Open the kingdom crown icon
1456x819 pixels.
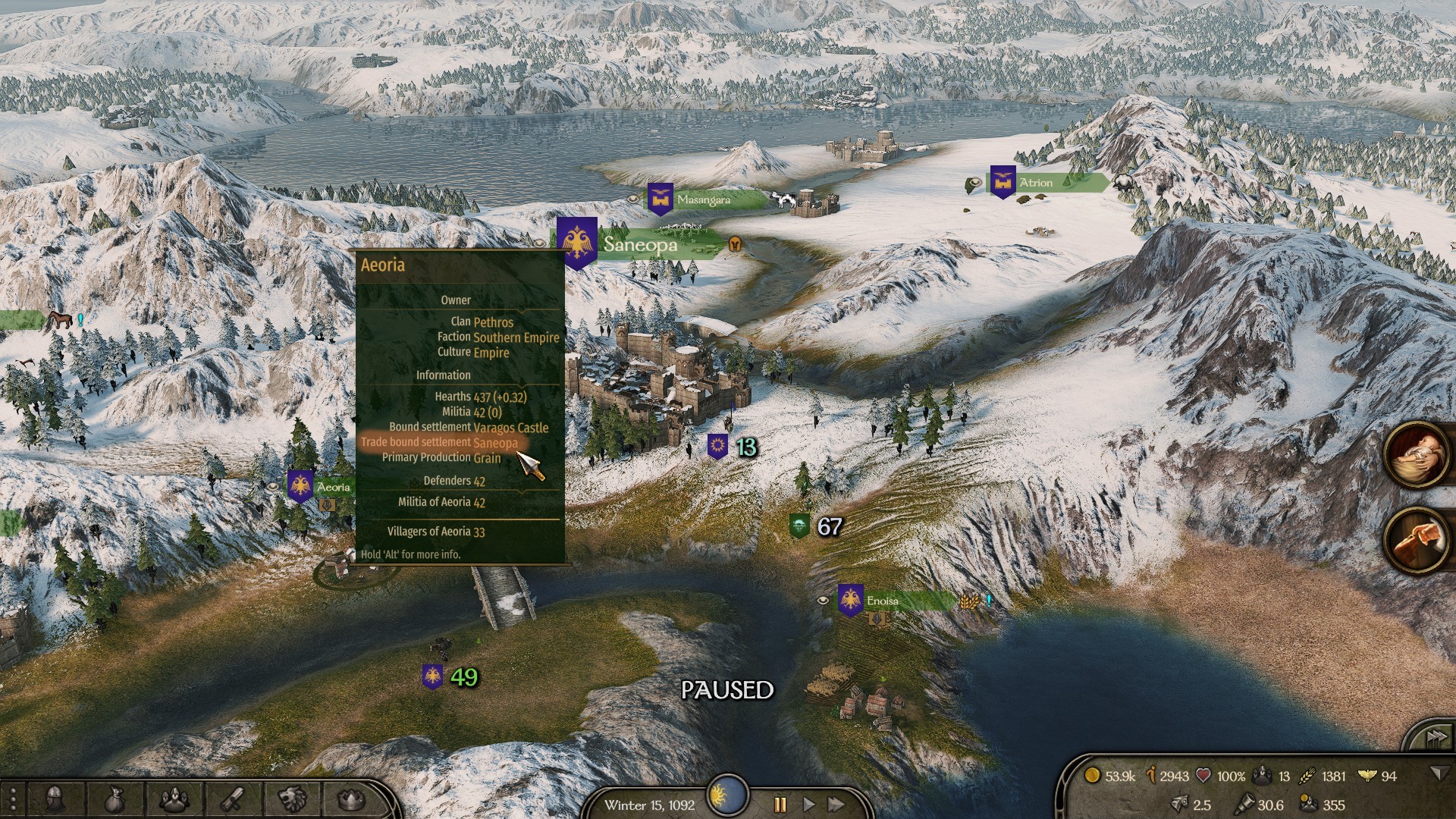tap(350, 799)
